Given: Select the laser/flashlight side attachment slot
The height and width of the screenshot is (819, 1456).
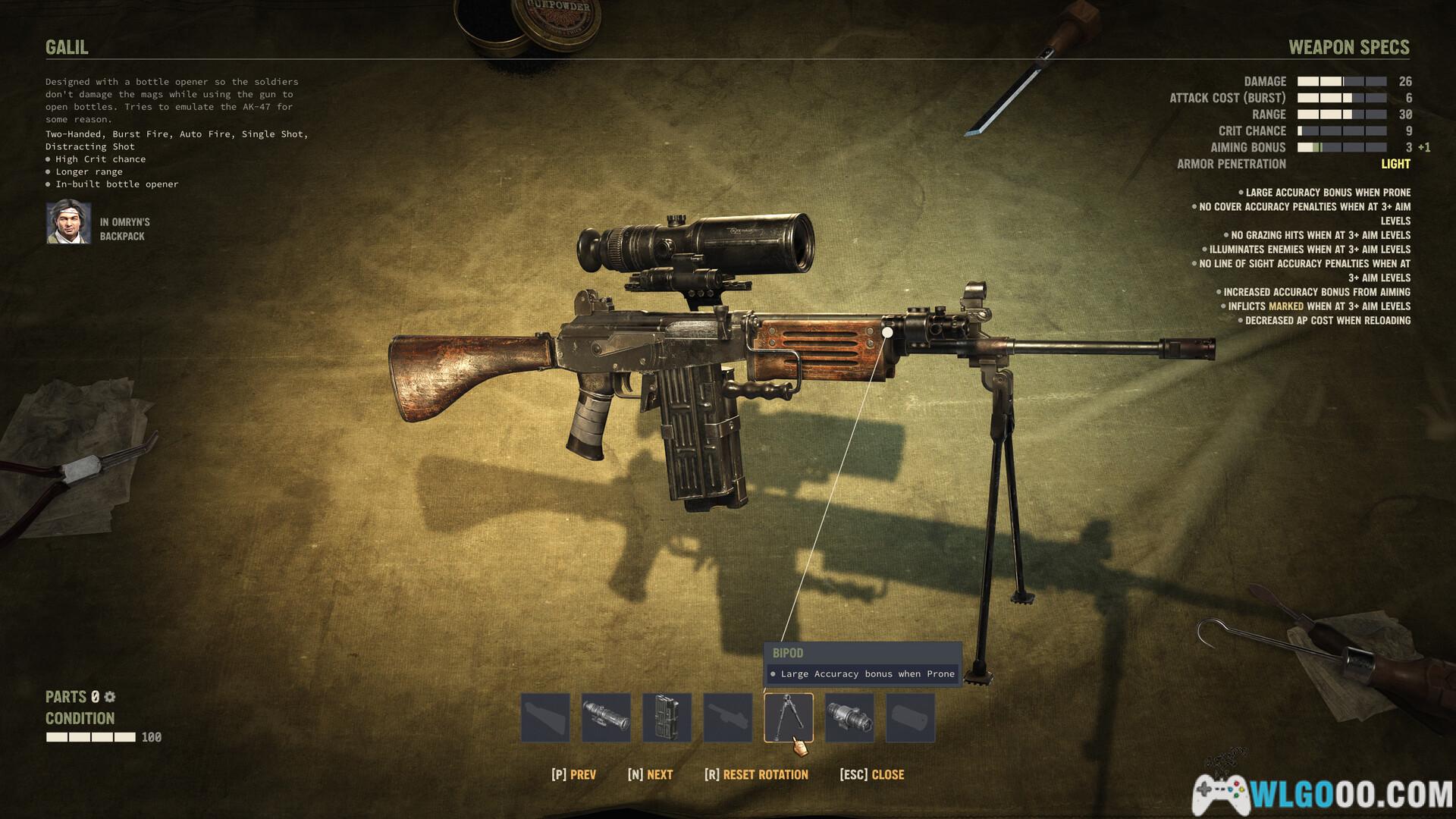Looking at the screenshot, I should click(849, 717).
